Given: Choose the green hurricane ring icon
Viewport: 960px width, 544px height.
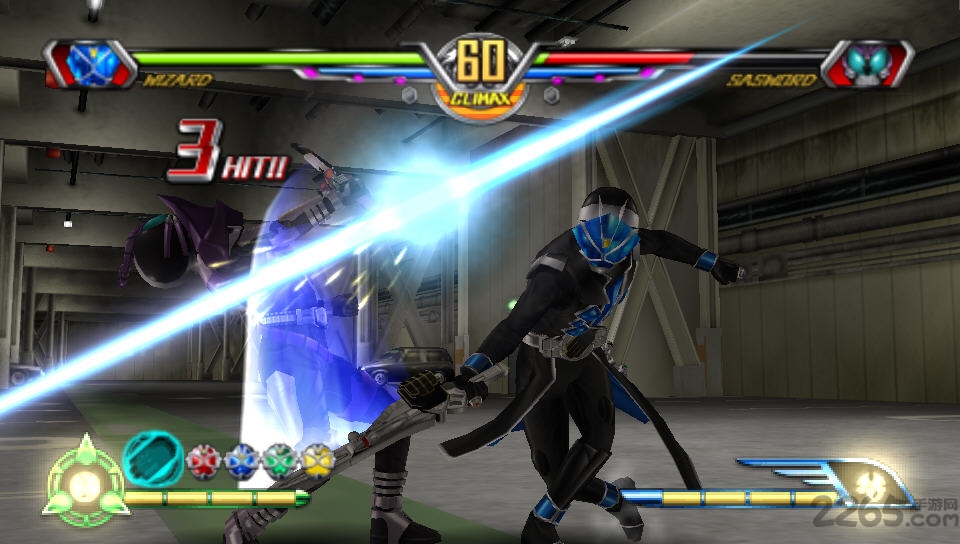Looking at the screenshot, I should (x=279, y=461).
